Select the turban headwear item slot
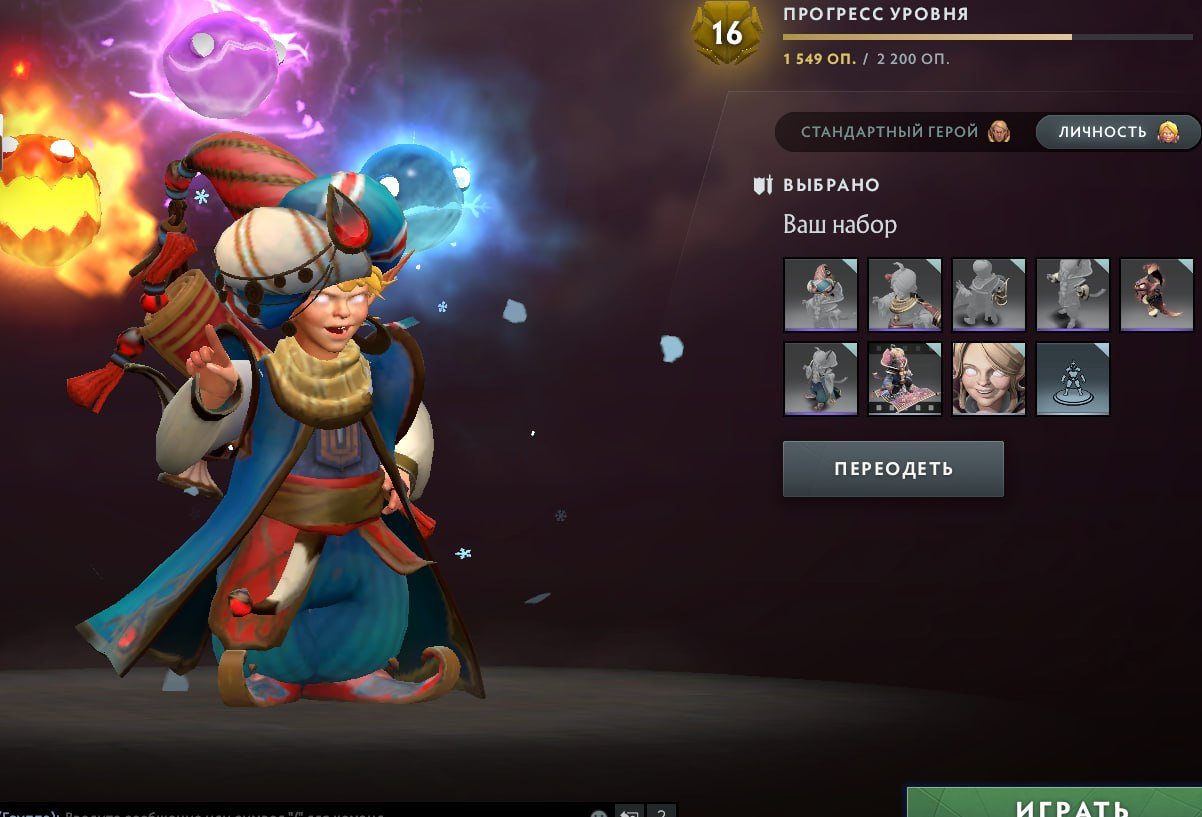This screenshot has height=817, width=1202. click(x=820, y=294)
